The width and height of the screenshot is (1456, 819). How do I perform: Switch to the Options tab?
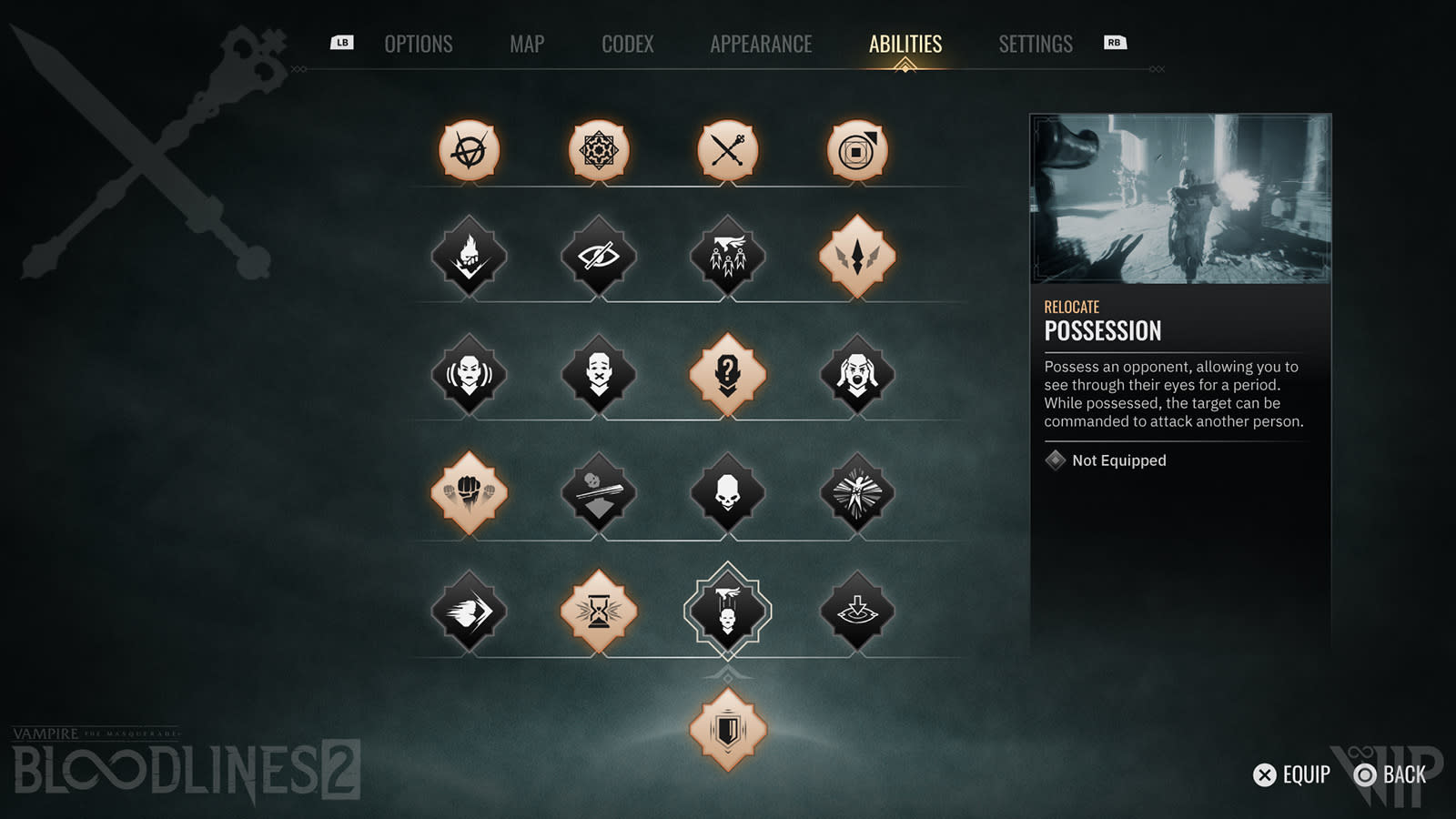(x=418, y=44)
